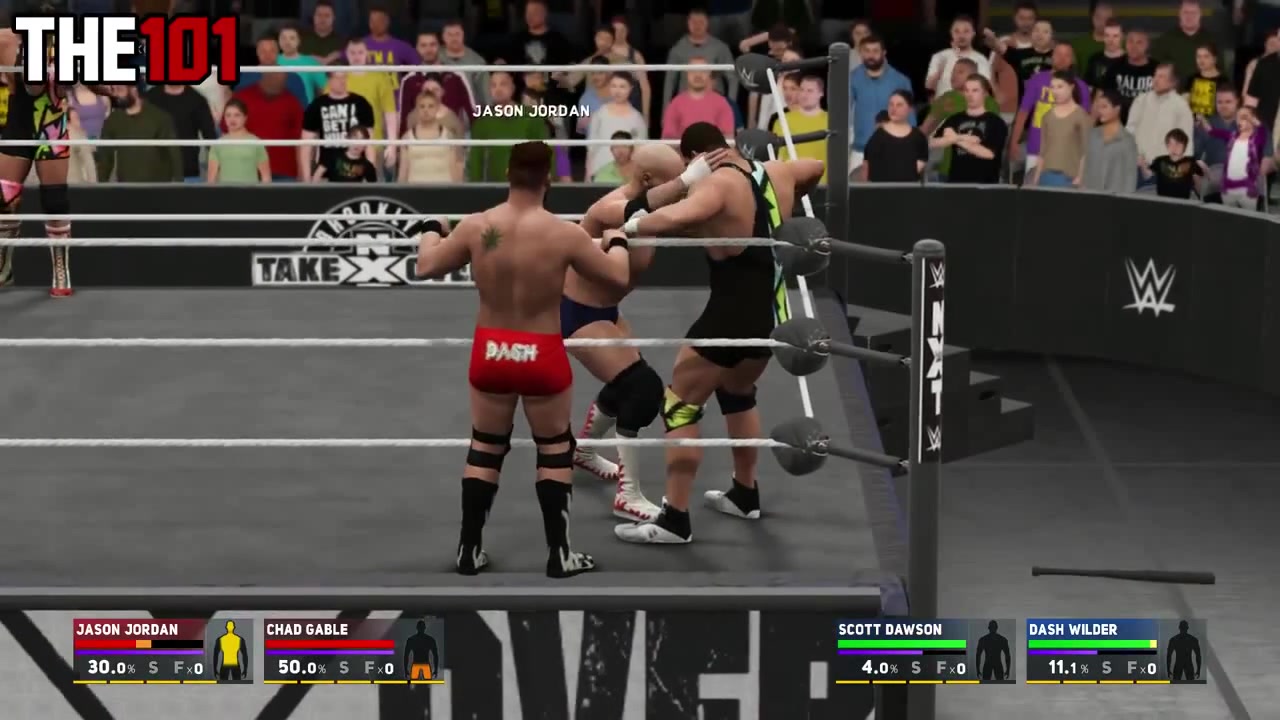This screenshot has width=1280, height=720.
Task: Select the JASON JORDAN floating name tag
Action: click(531, 111)
